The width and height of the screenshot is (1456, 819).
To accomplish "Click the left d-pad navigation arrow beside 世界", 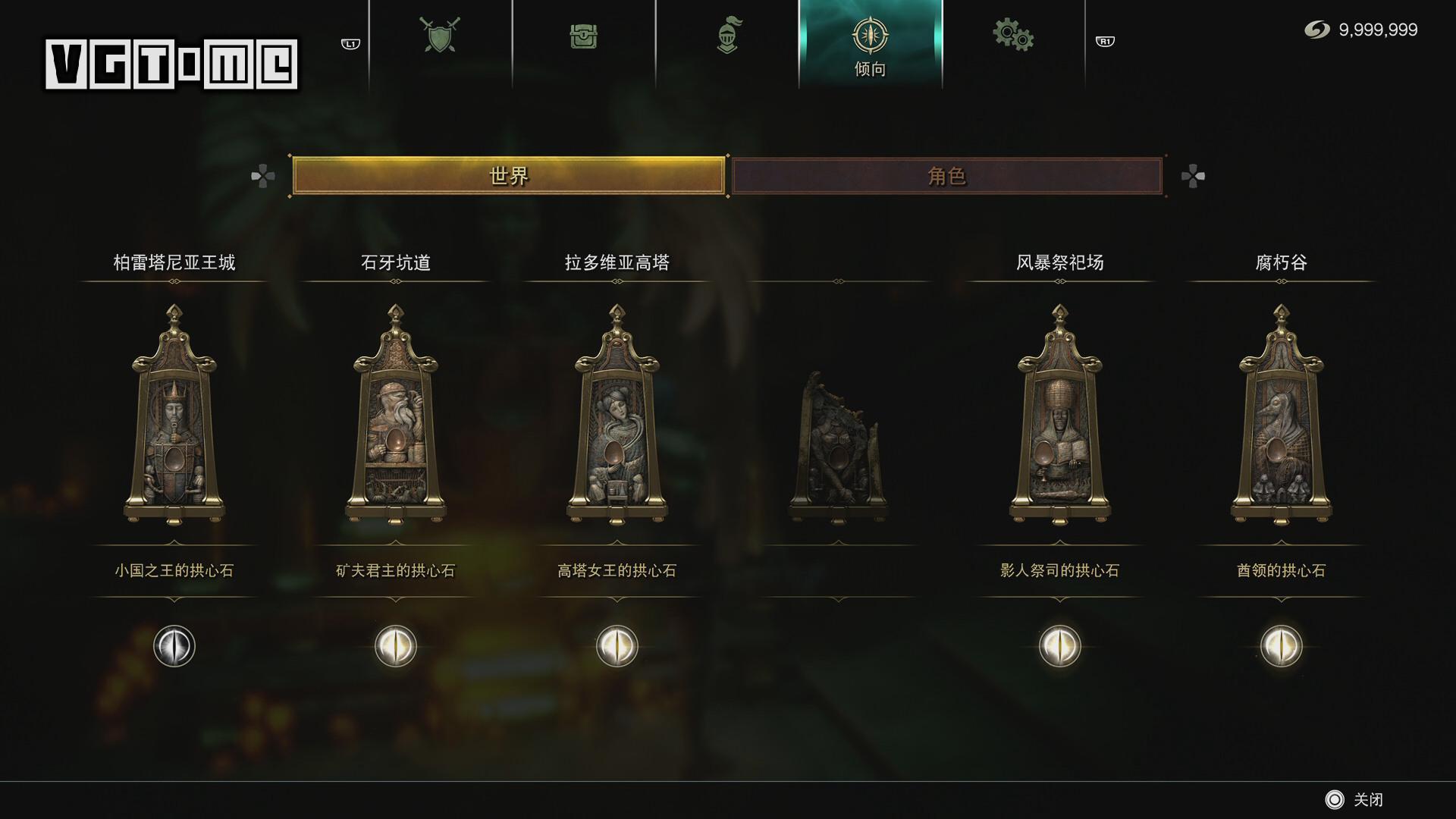I will tap(263, 176).
